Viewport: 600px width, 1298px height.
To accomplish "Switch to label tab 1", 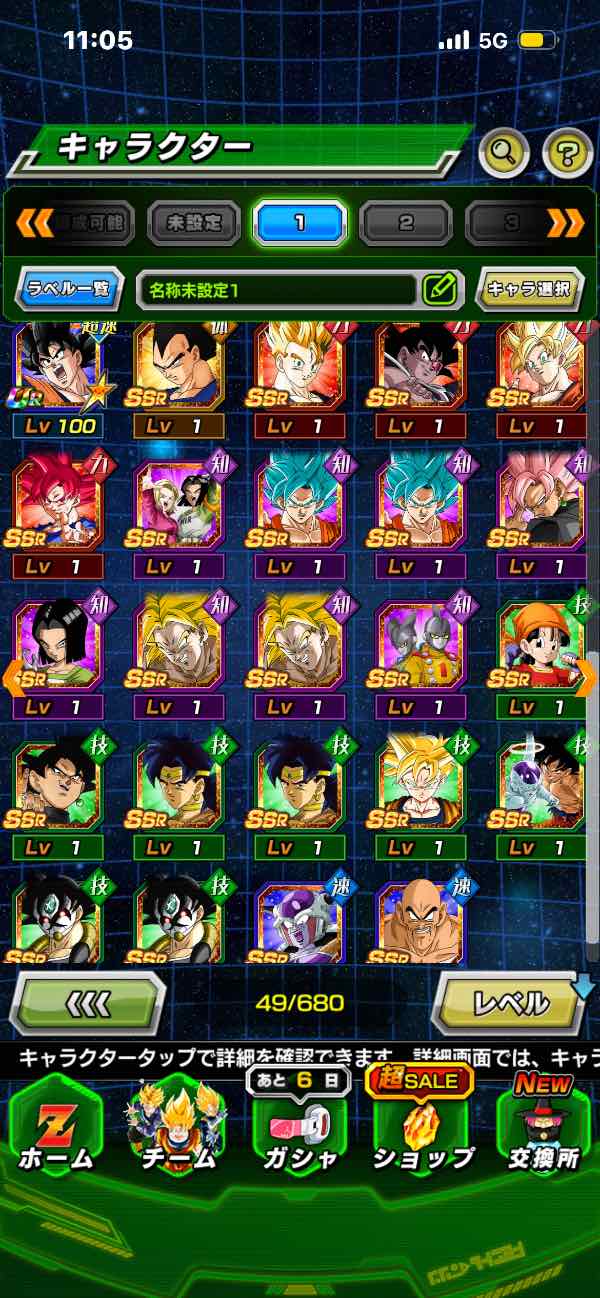I will click(x=300, y=222).
